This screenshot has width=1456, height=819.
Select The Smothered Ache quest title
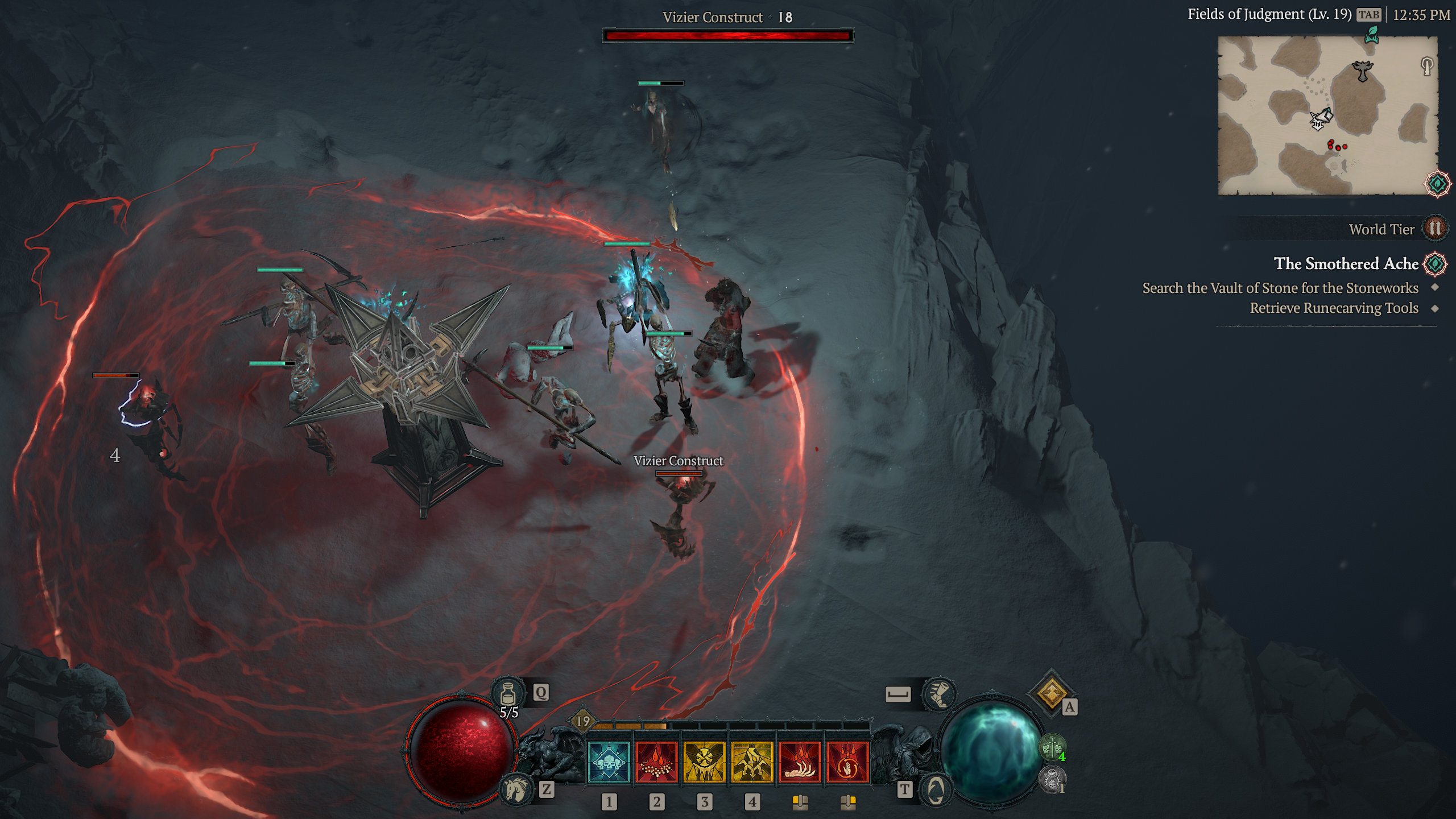[x=1346, y=263]
